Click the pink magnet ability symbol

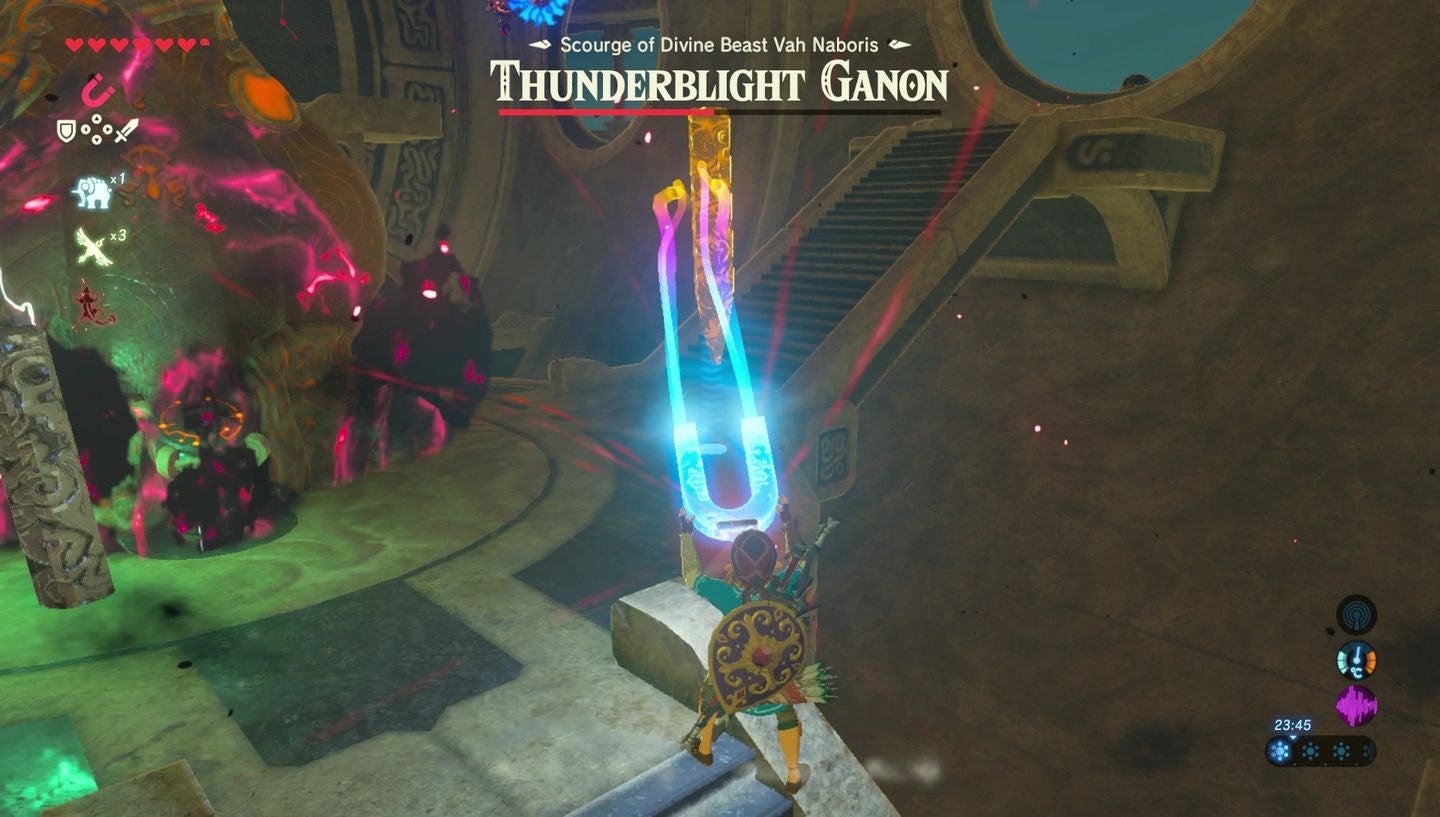[x=97, y=95]
